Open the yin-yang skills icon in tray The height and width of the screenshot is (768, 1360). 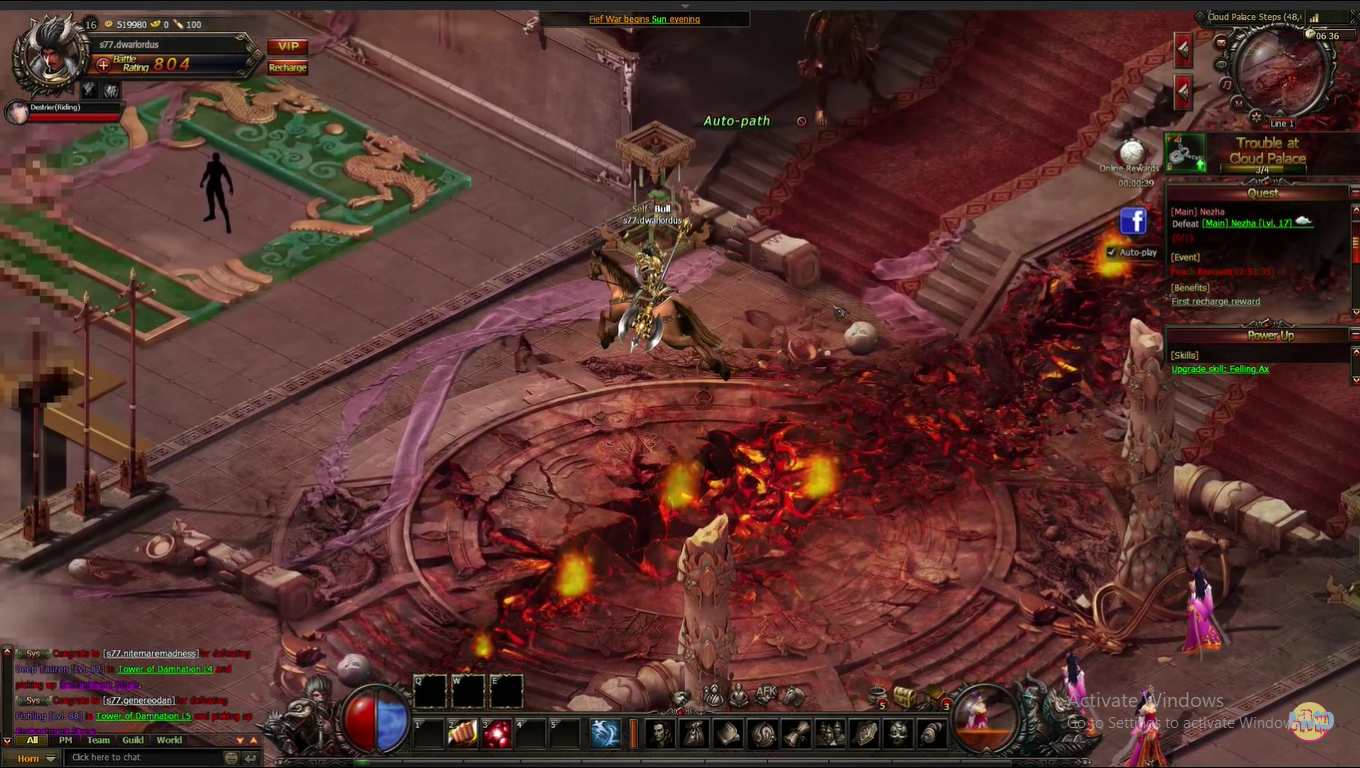[x=764, y=733]
